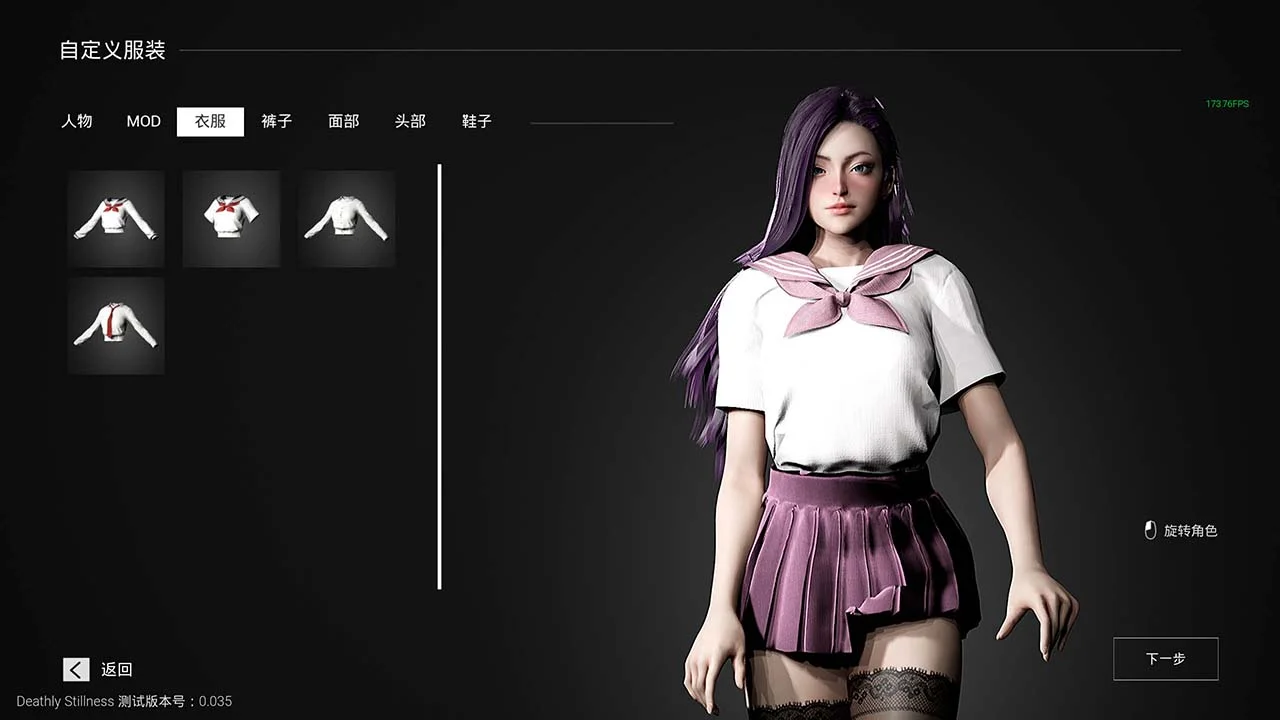The width and height of the screenshot is (1280, 720).
Task: Click the 下一步 next step button
Action: point(1165,659)
